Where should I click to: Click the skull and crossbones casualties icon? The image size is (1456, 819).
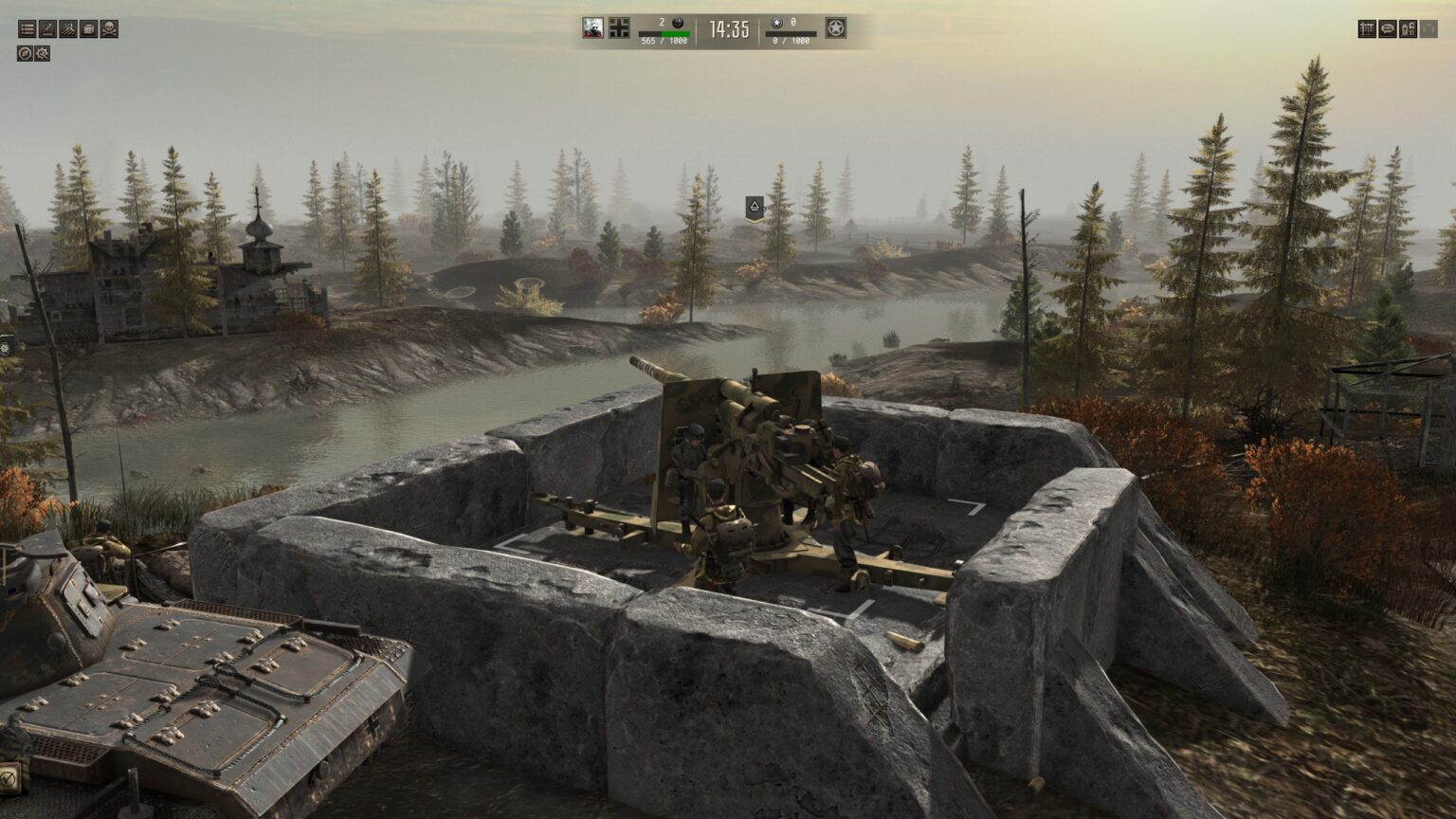[110, 28]
